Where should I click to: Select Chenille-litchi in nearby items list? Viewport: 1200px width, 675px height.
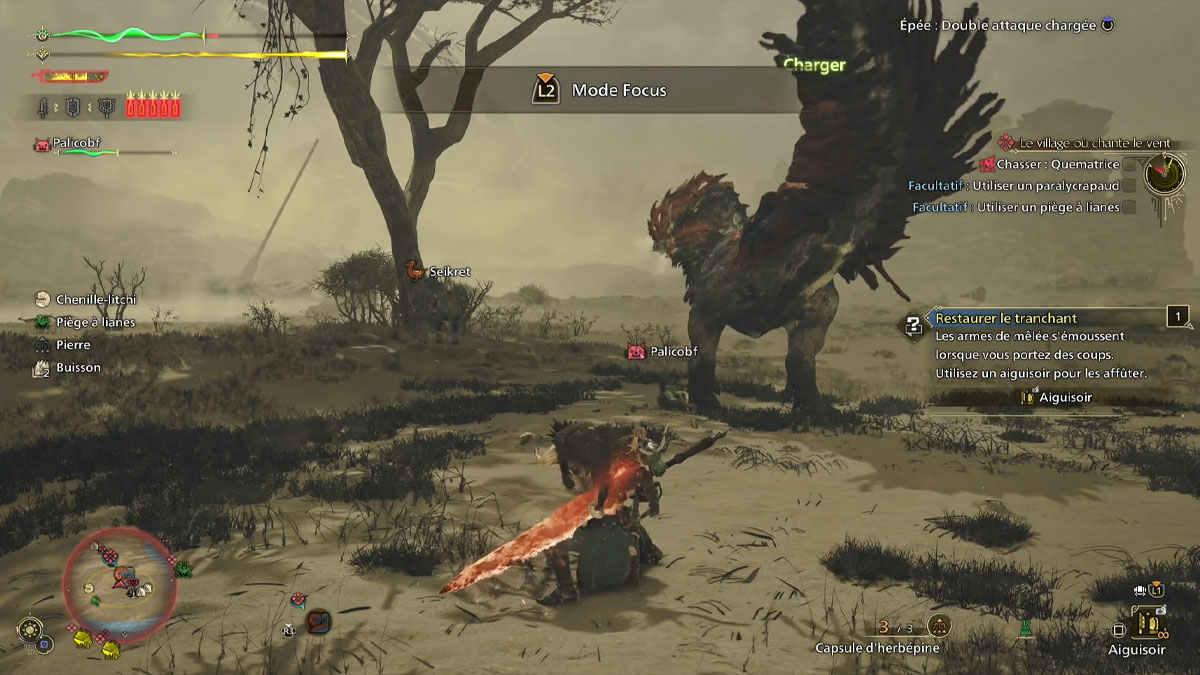click(95, 299)
